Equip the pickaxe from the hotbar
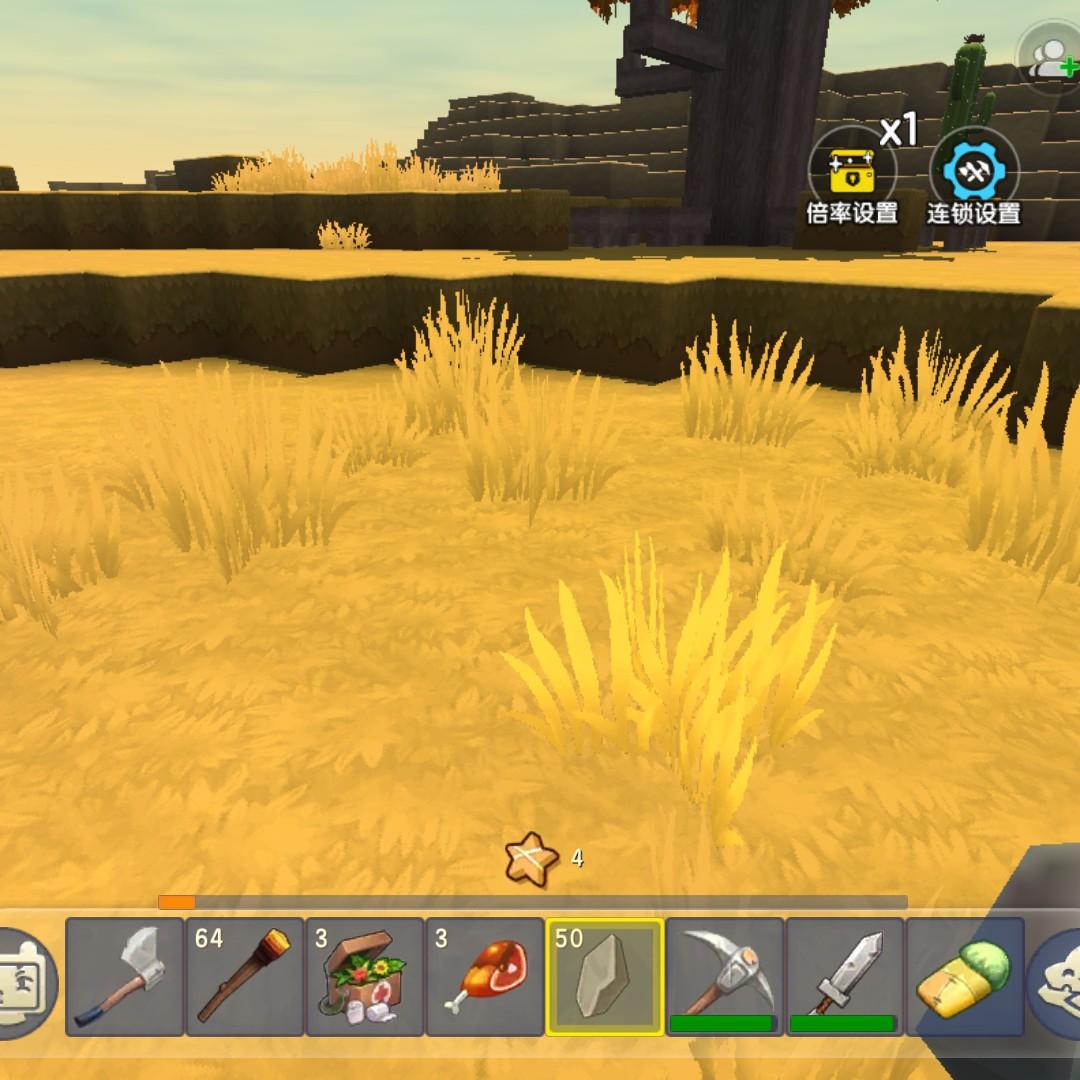Viewport: 1080px width, 1080px height. [x=725, y=977]
